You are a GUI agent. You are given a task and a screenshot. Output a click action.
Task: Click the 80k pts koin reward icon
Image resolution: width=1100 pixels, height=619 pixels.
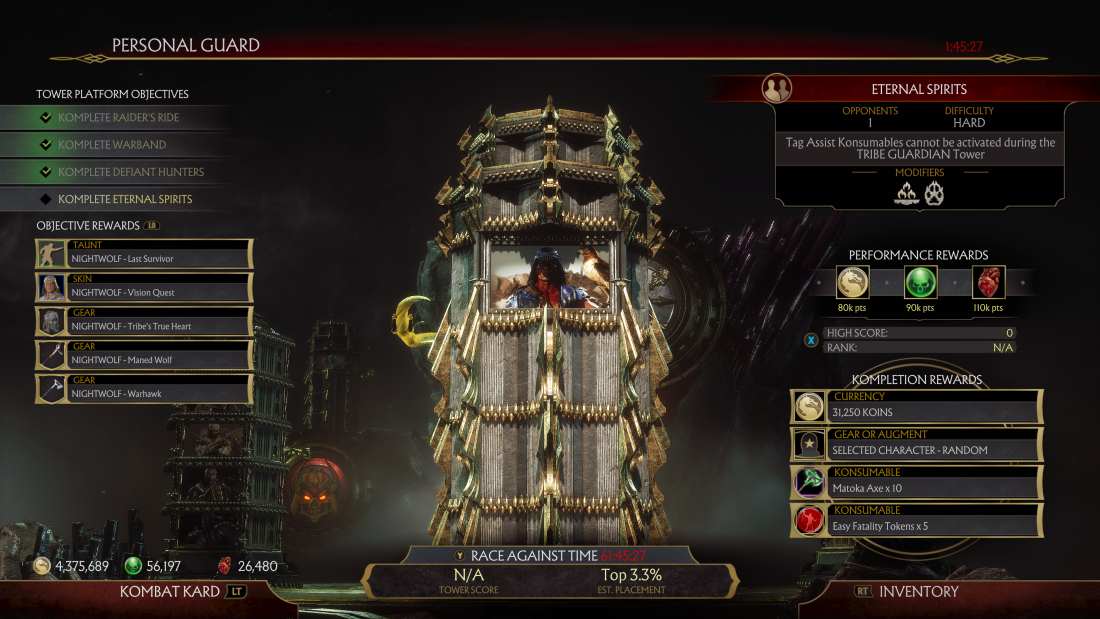(x=852, y=282)
